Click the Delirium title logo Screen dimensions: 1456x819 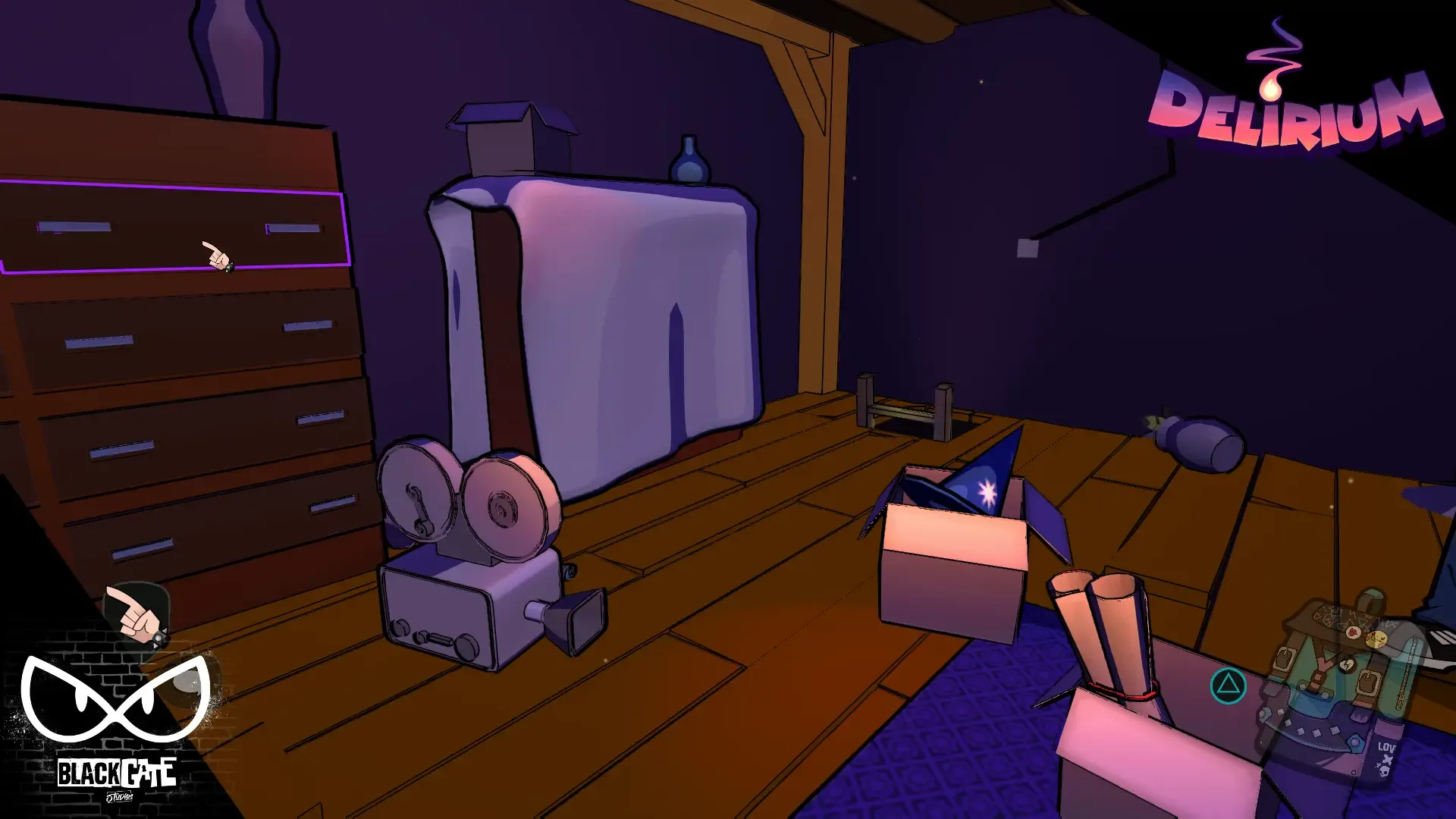(1297, 110)
